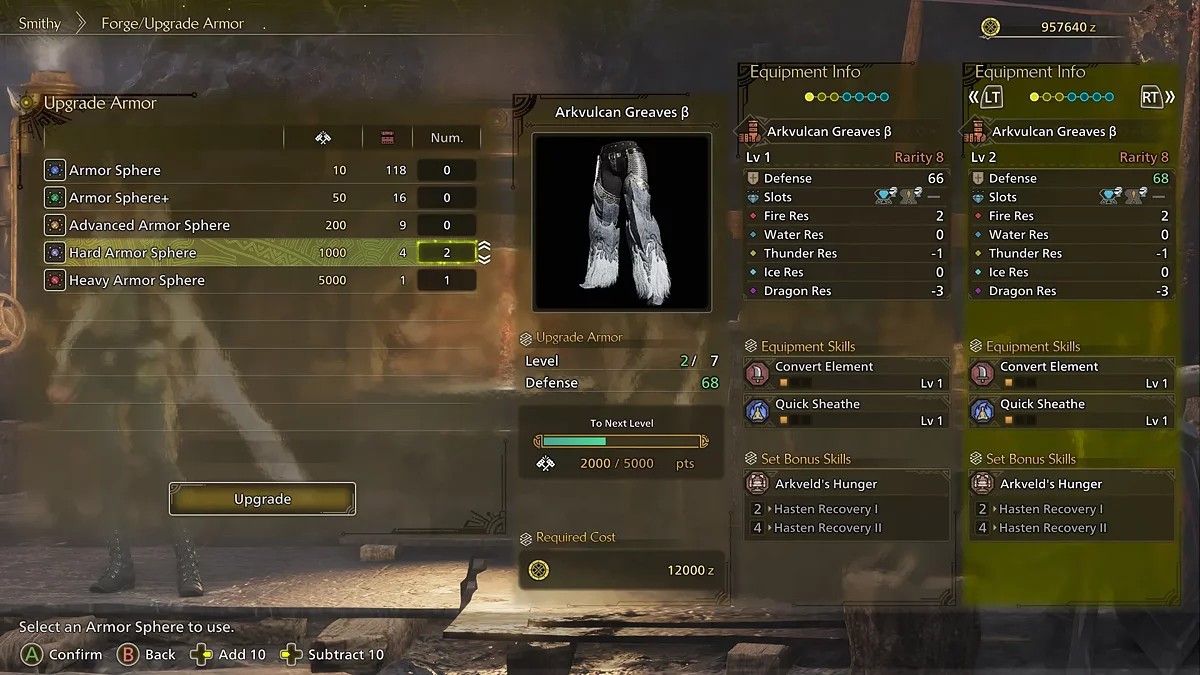1200x675 pixels.
Task: Show Arkveld's Hunger set bonus in Lv 2 panel
Action: [1071, 484]
